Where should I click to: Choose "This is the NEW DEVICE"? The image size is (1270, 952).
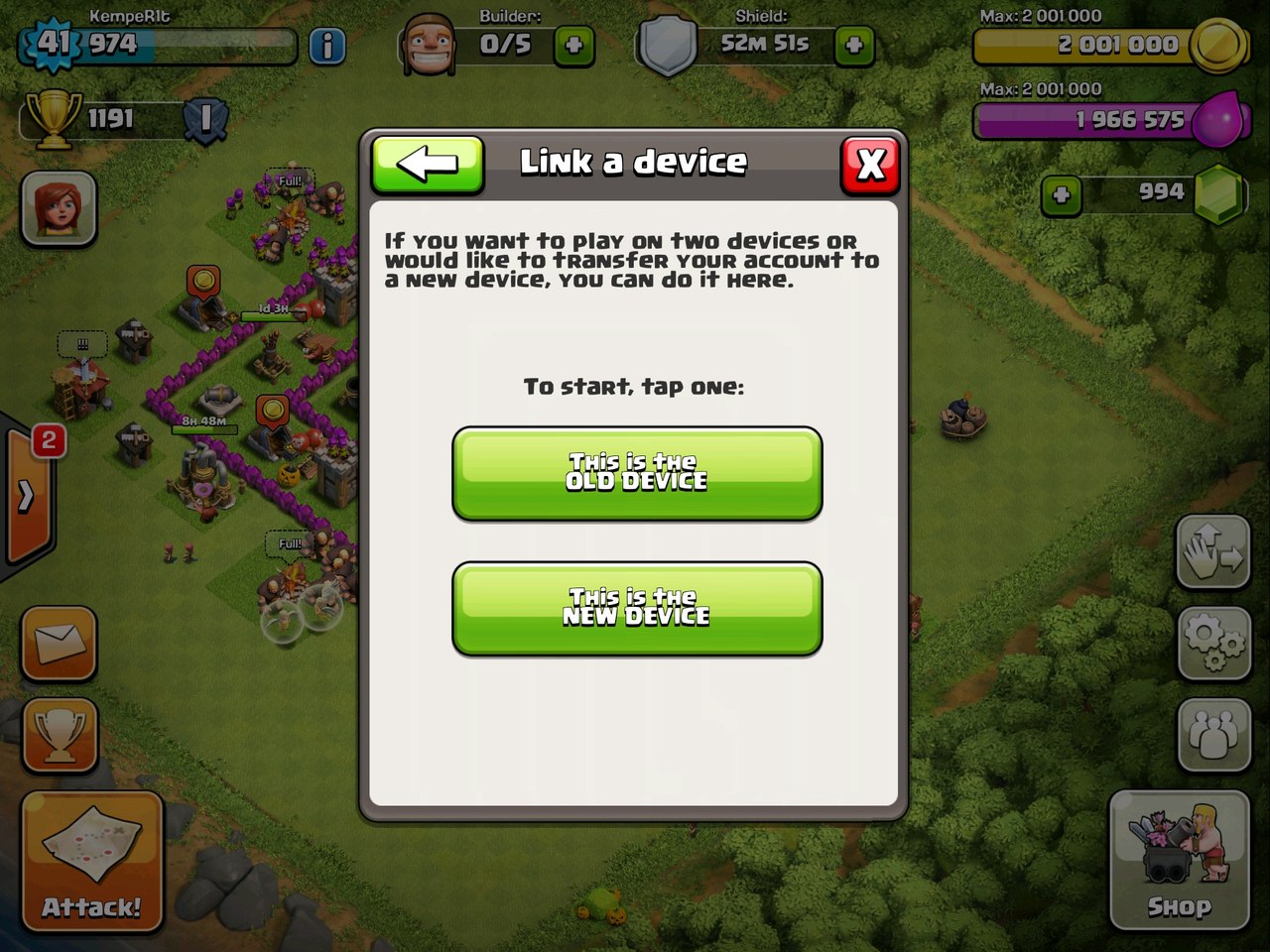(636, 608)
